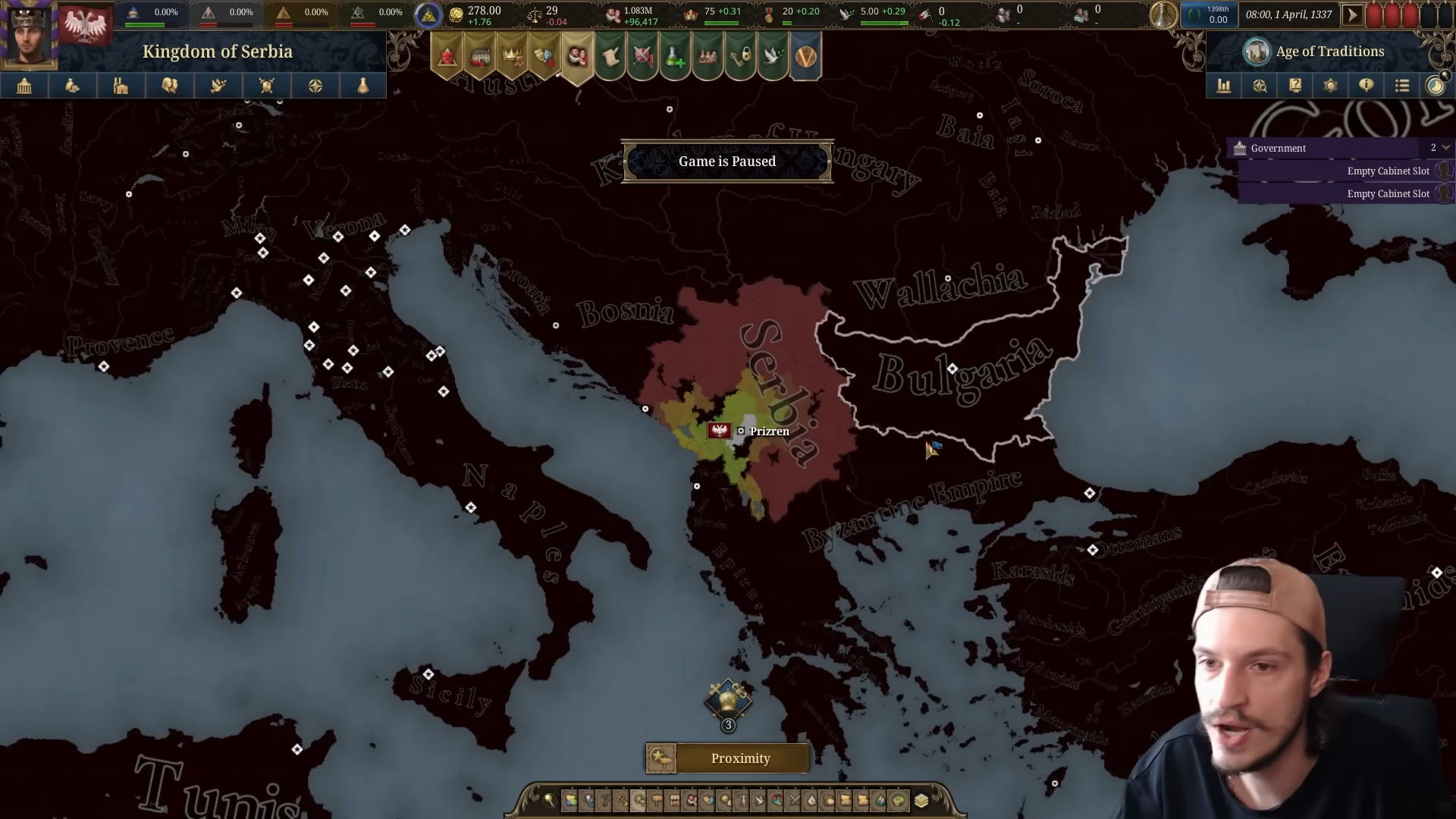The image size is (1456, 819).
Task: Click the Game is Paused banner
Action: [x=727, y=161]
